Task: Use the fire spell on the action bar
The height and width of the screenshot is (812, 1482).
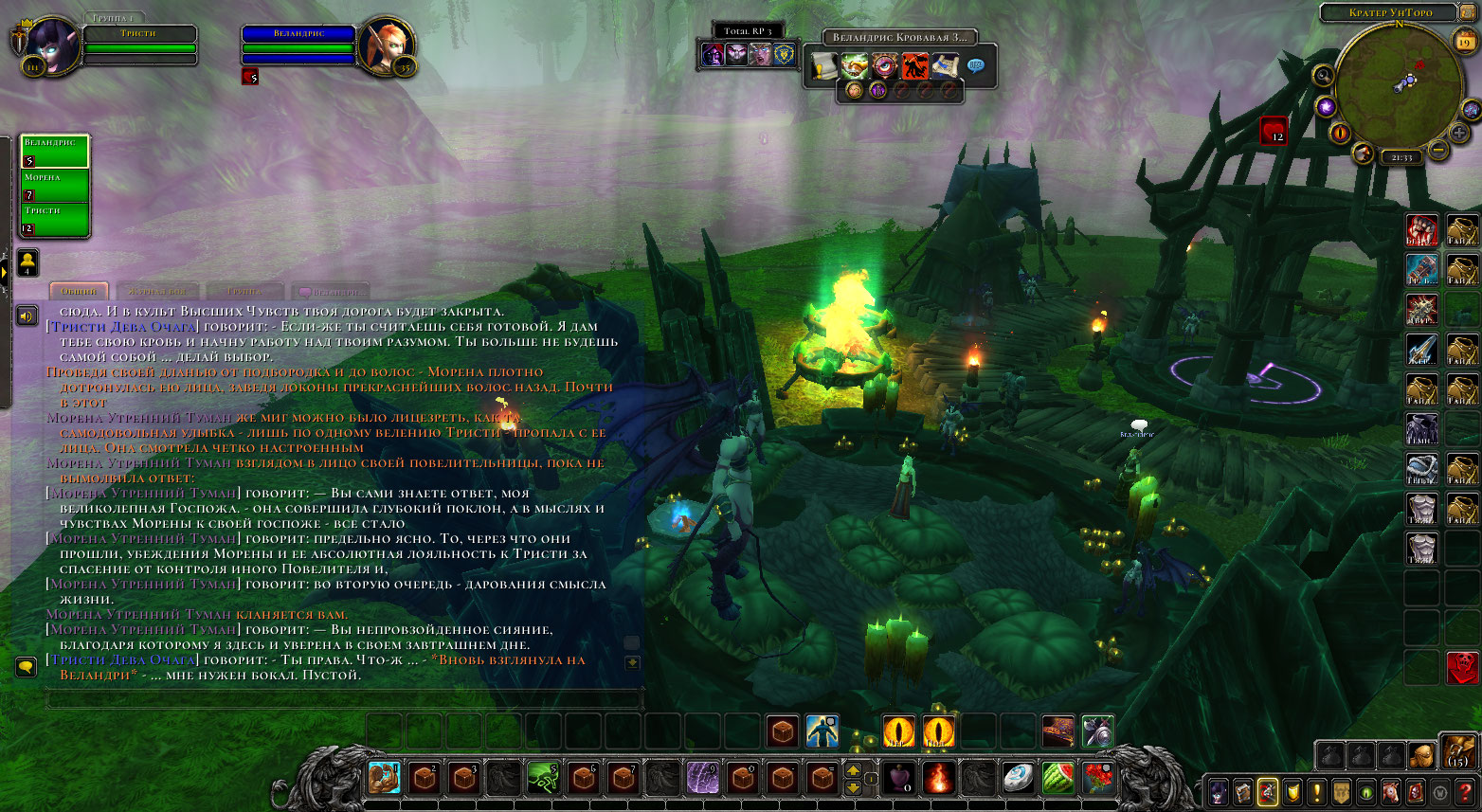Action: (x=938, y=778)
